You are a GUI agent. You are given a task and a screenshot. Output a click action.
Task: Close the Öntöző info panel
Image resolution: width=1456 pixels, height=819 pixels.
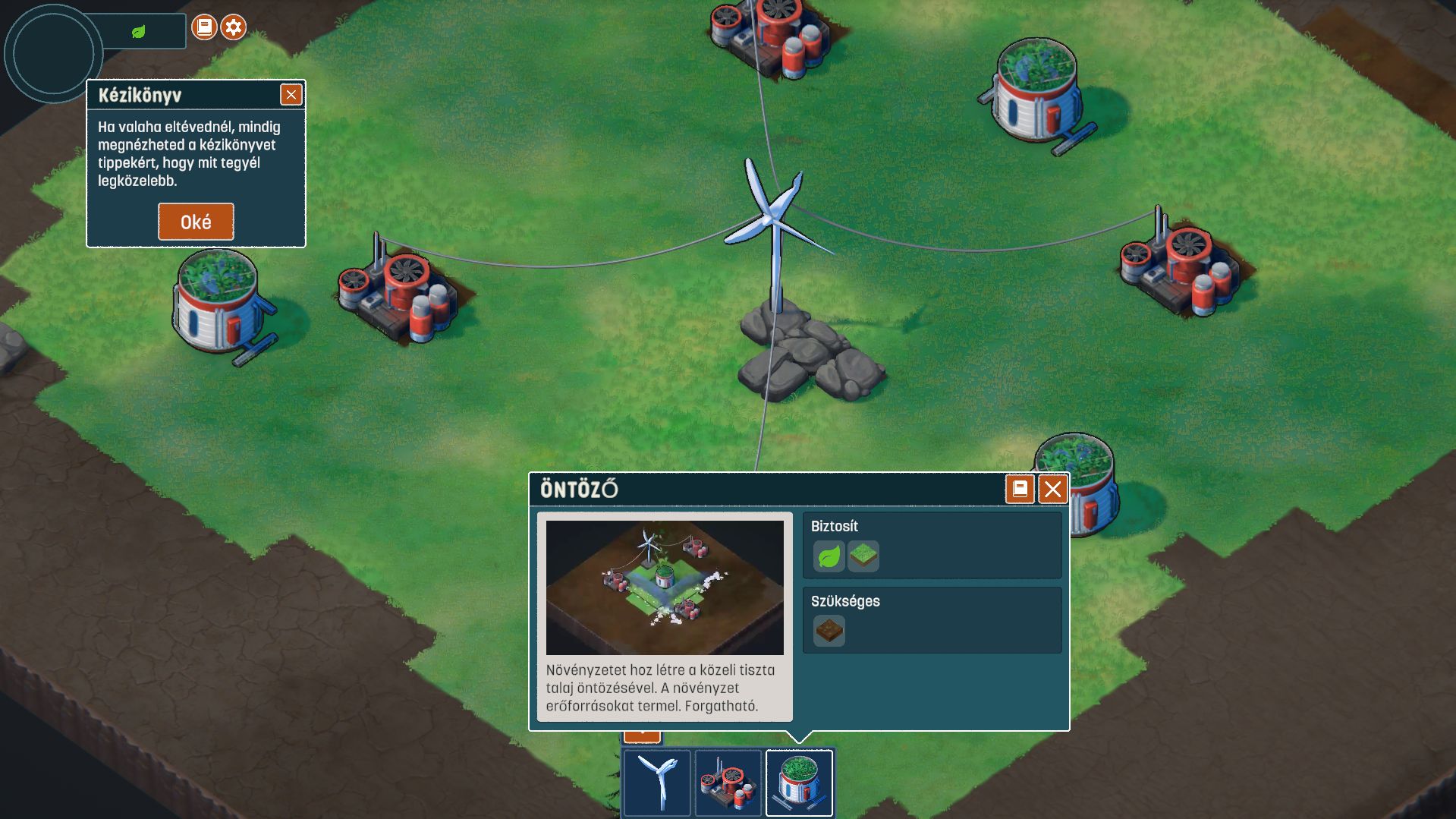(x=1052, y=490)
